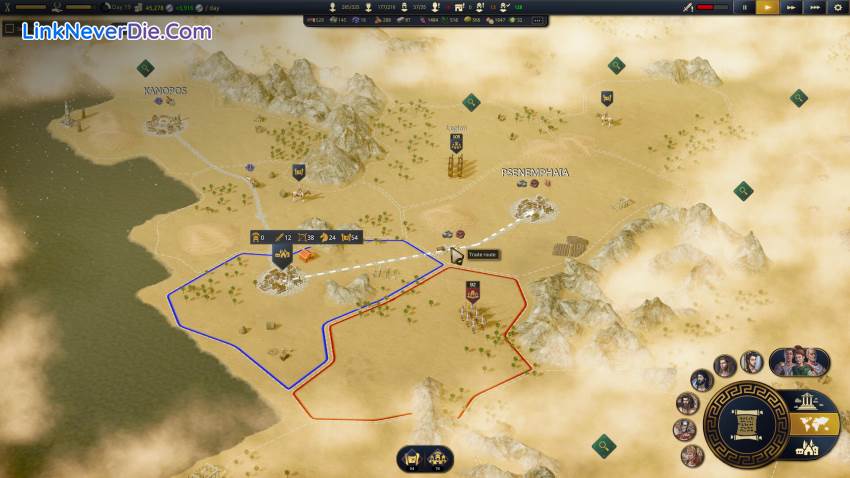Select the player city banner icon
The height and width of the screenshot is (478, 850).
(x=280, y=255)
